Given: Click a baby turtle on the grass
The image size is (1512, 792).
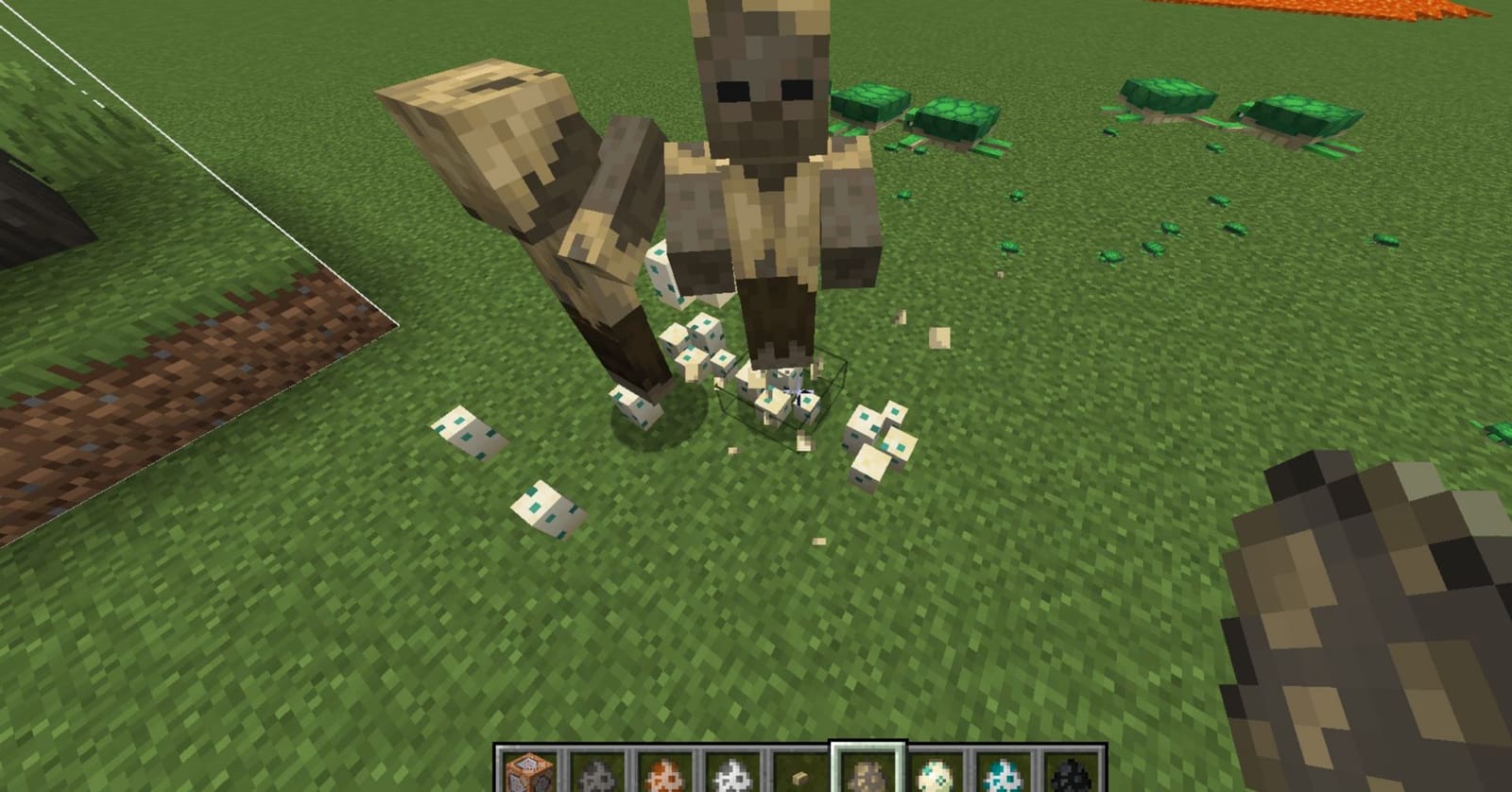Looking at the screenshot, I should coord(1110,255).
